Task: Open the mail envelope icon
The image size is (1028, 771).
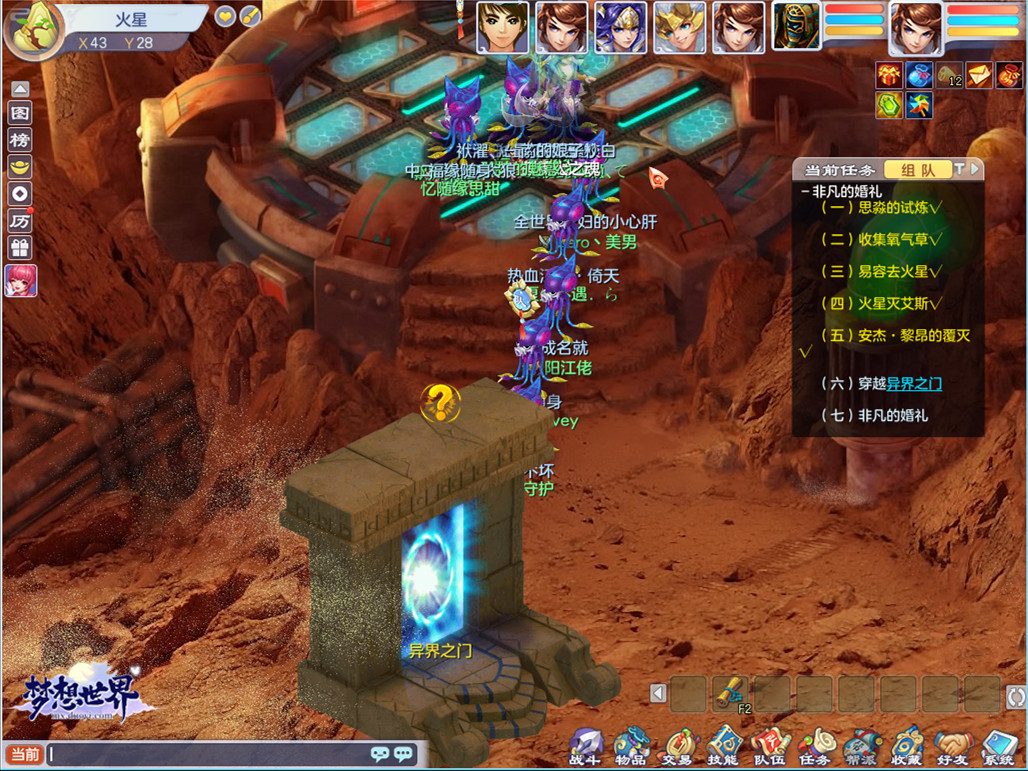Action: click(x=979, y=75)
